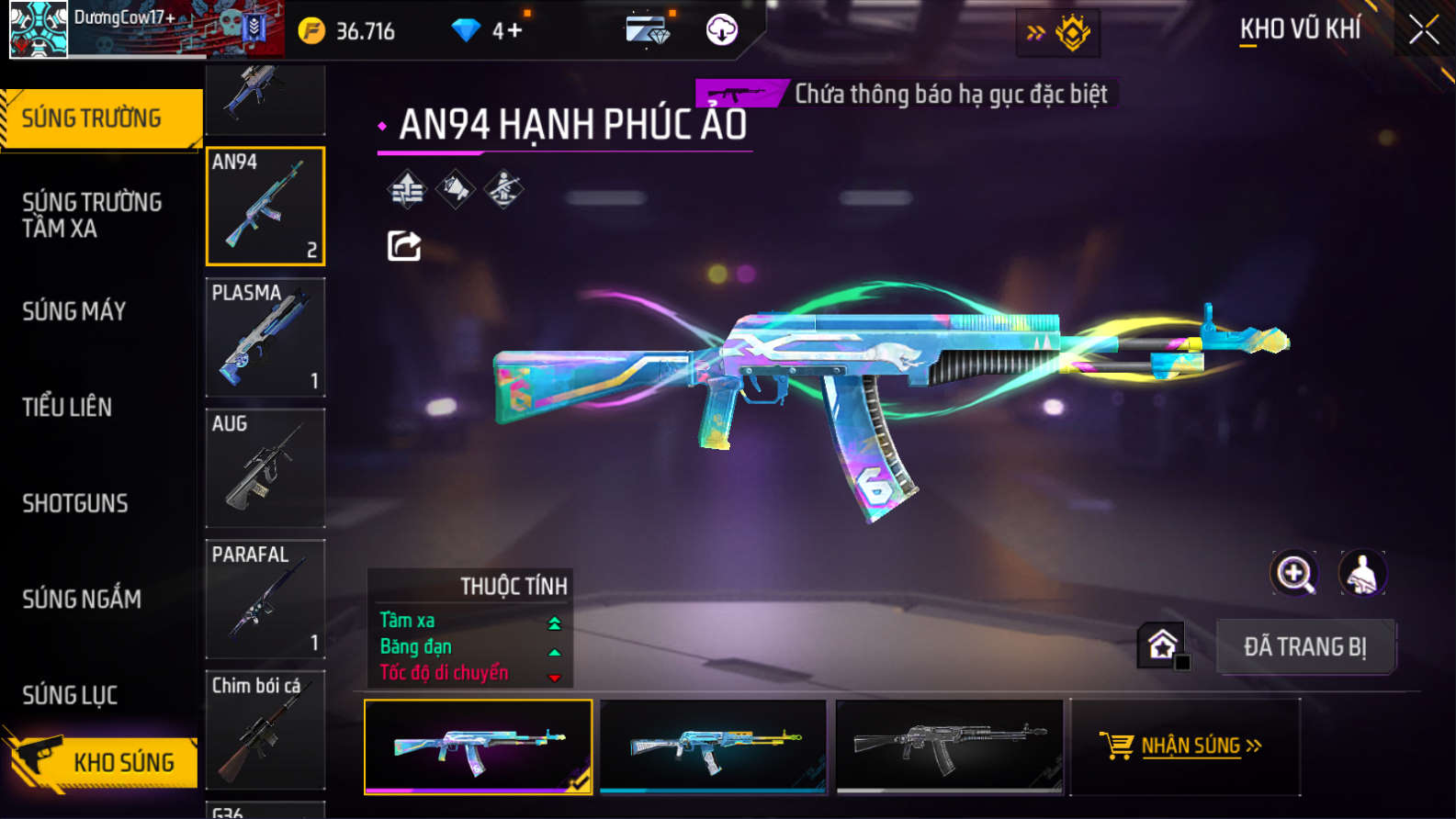Select the AUG weapon tile
The image size is (1456, 819).
tap(265, 468)
